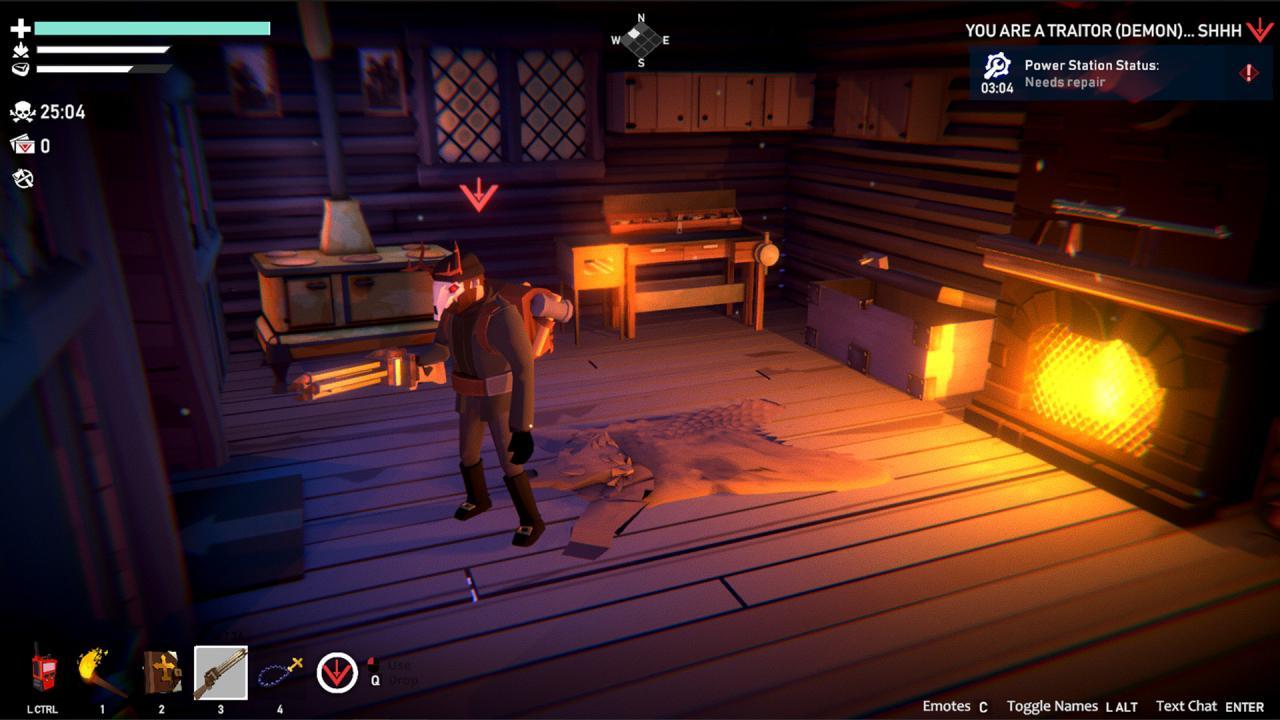The height and width of the screenshot is (720, 1280).
Task: Select the torch in hotbar slot 1
Action: (92, 668)
